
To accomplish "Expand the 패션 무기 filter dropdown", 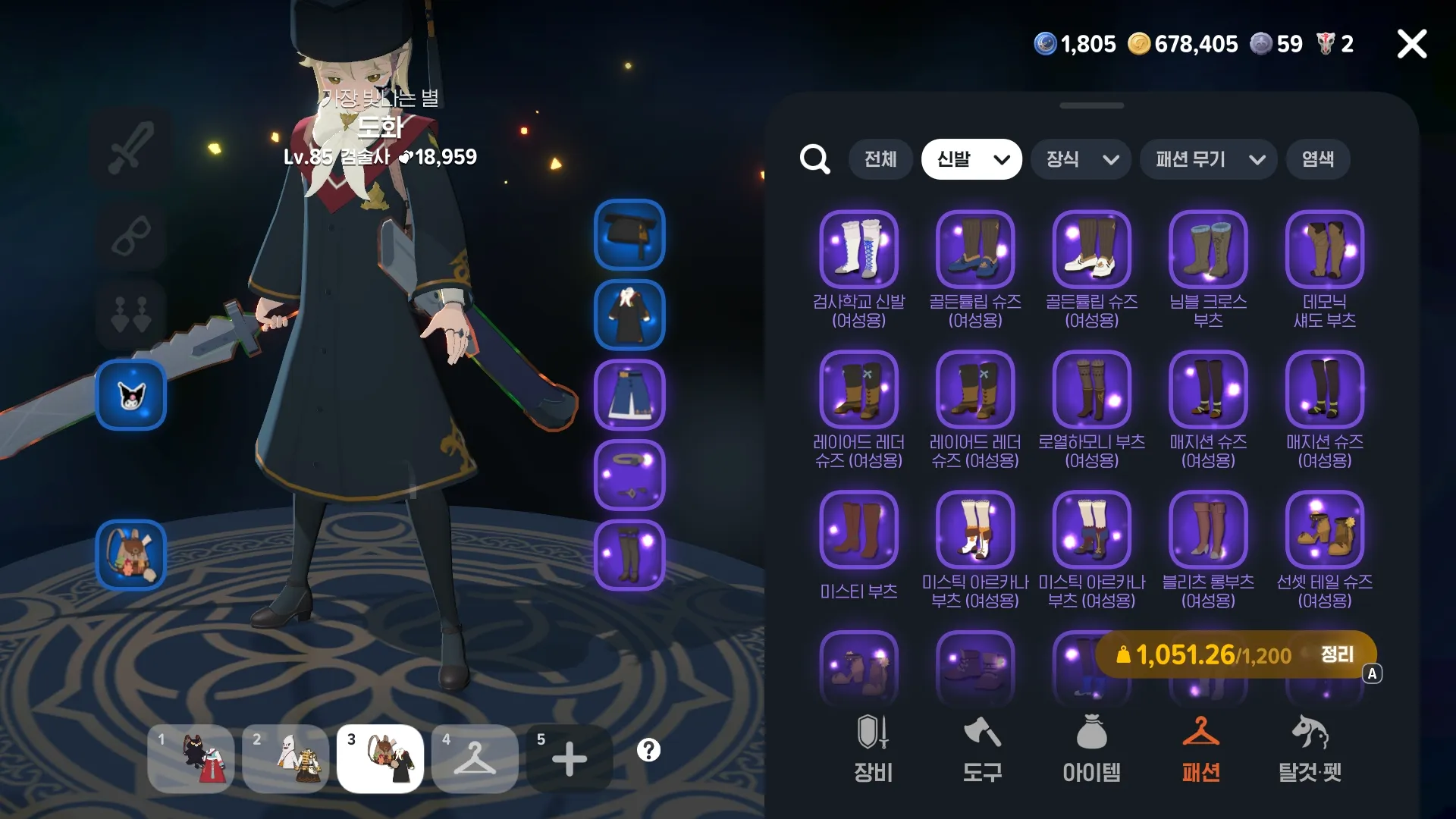I will click(x=1208, y=159).
